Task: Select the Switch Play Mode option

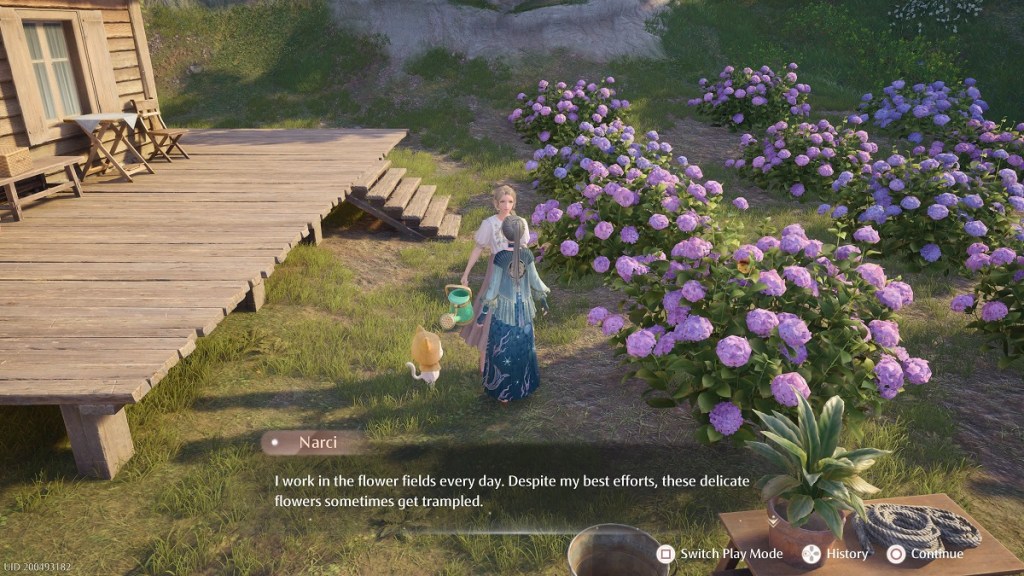Action: tap(720, 554)
